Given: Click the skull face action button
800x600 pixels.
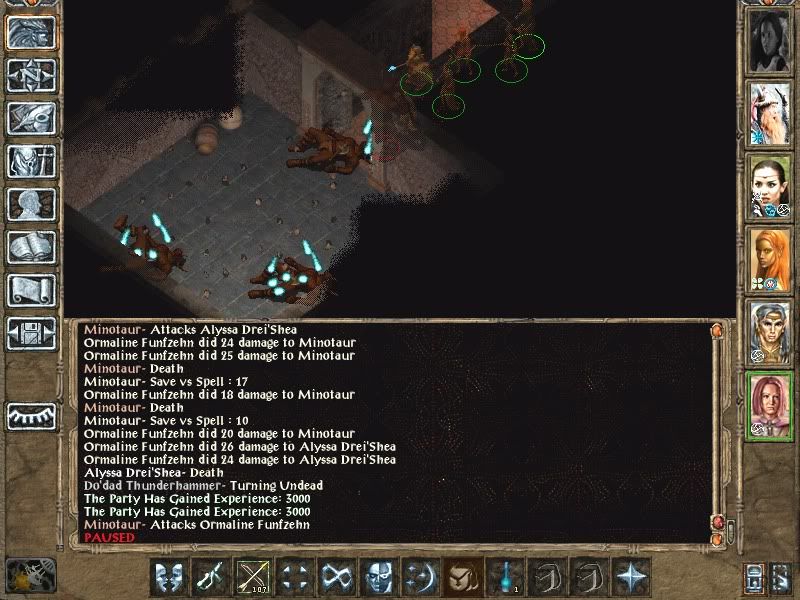Looking at the screenshot, I should [377, 578].
